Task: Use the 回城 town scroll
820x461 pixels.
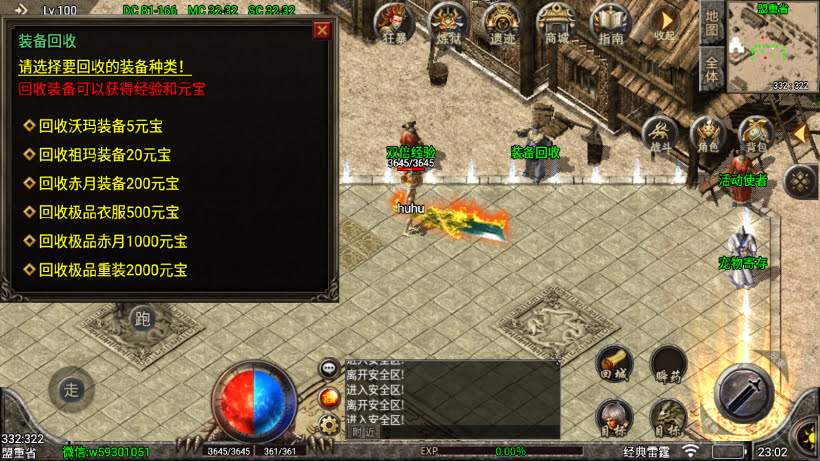Action: point(614,364)
